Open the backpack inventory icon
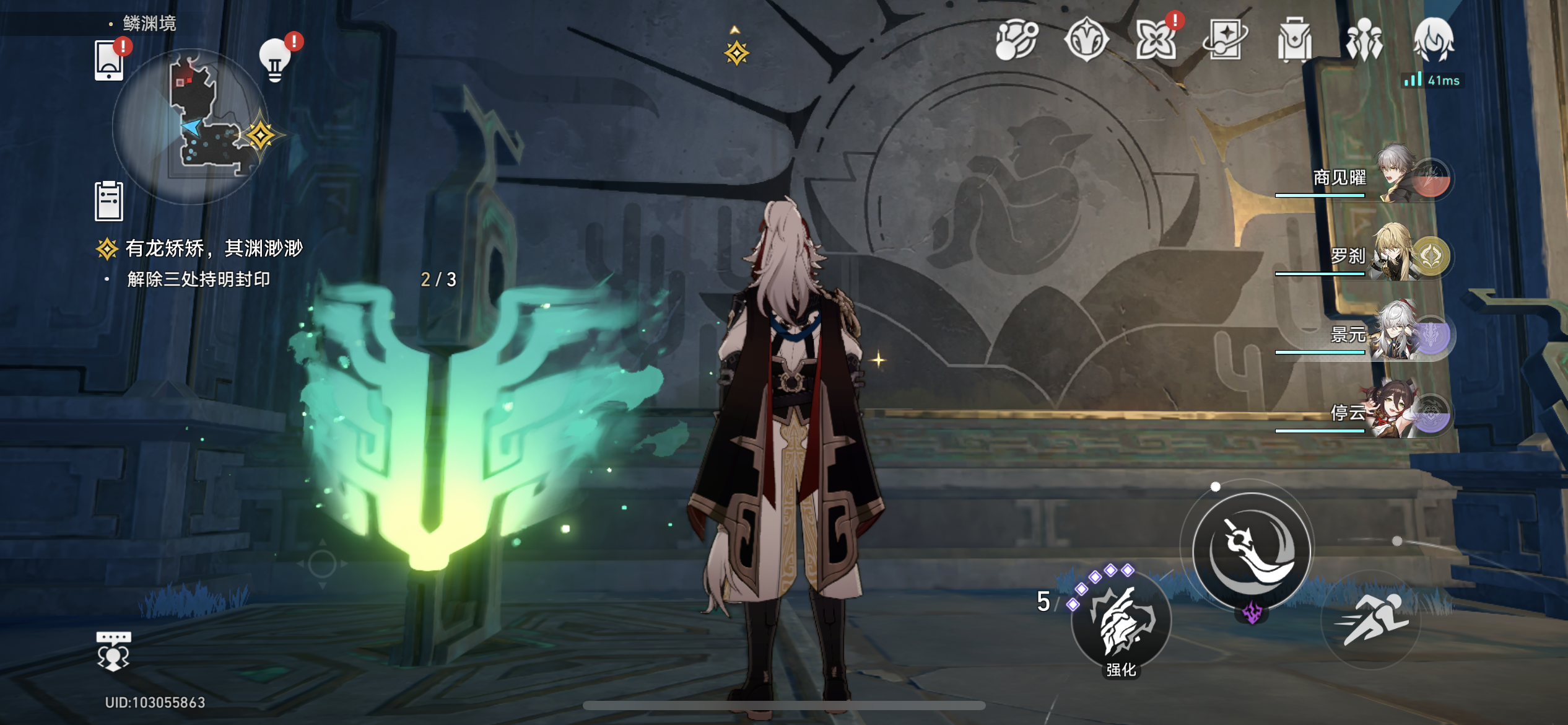Image resolution: width=1568 pixels, height=725 pixels. tap(1294, 41)
